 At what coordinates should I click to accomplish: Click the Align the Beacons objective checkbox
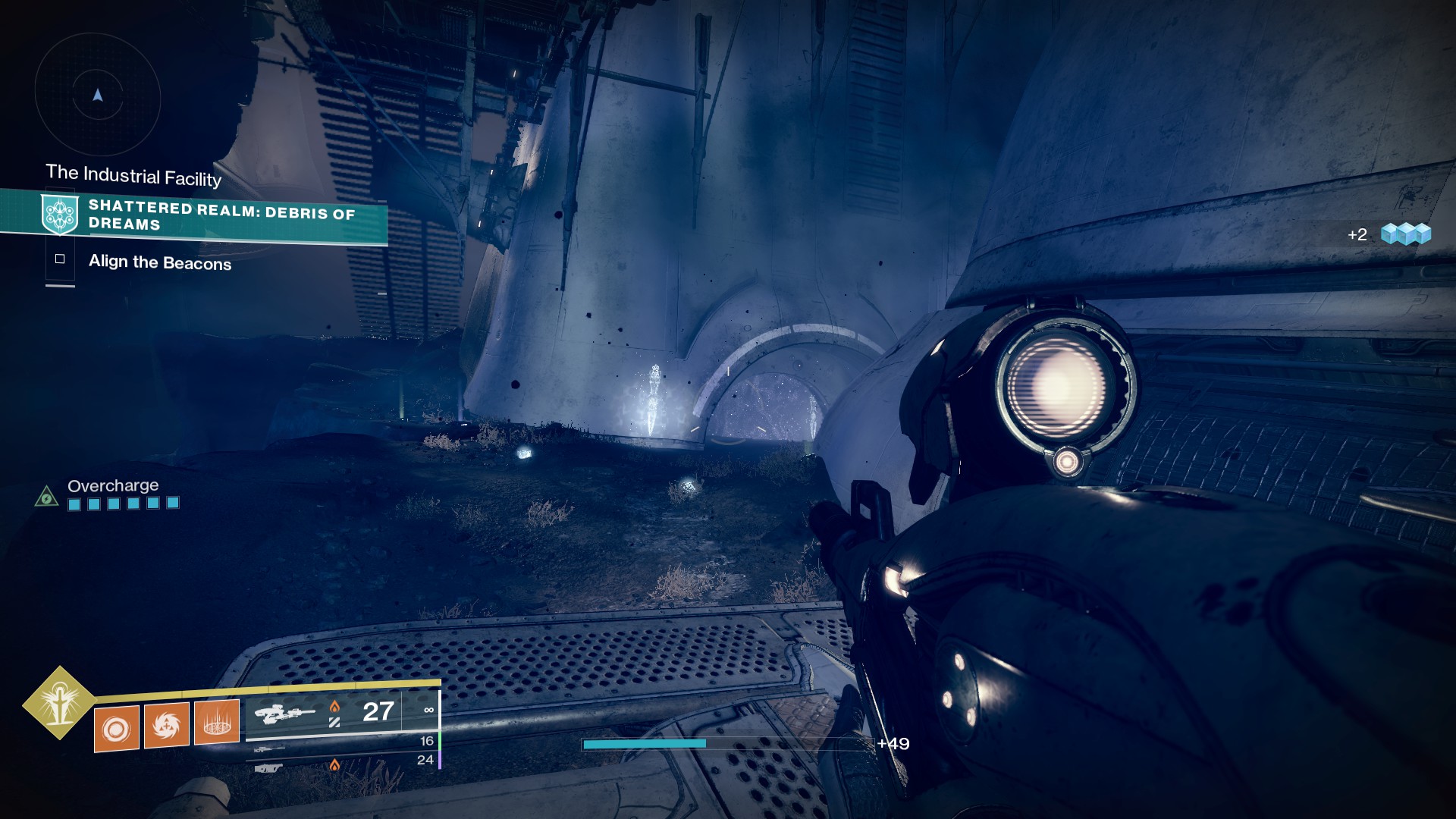click(60, 259)
